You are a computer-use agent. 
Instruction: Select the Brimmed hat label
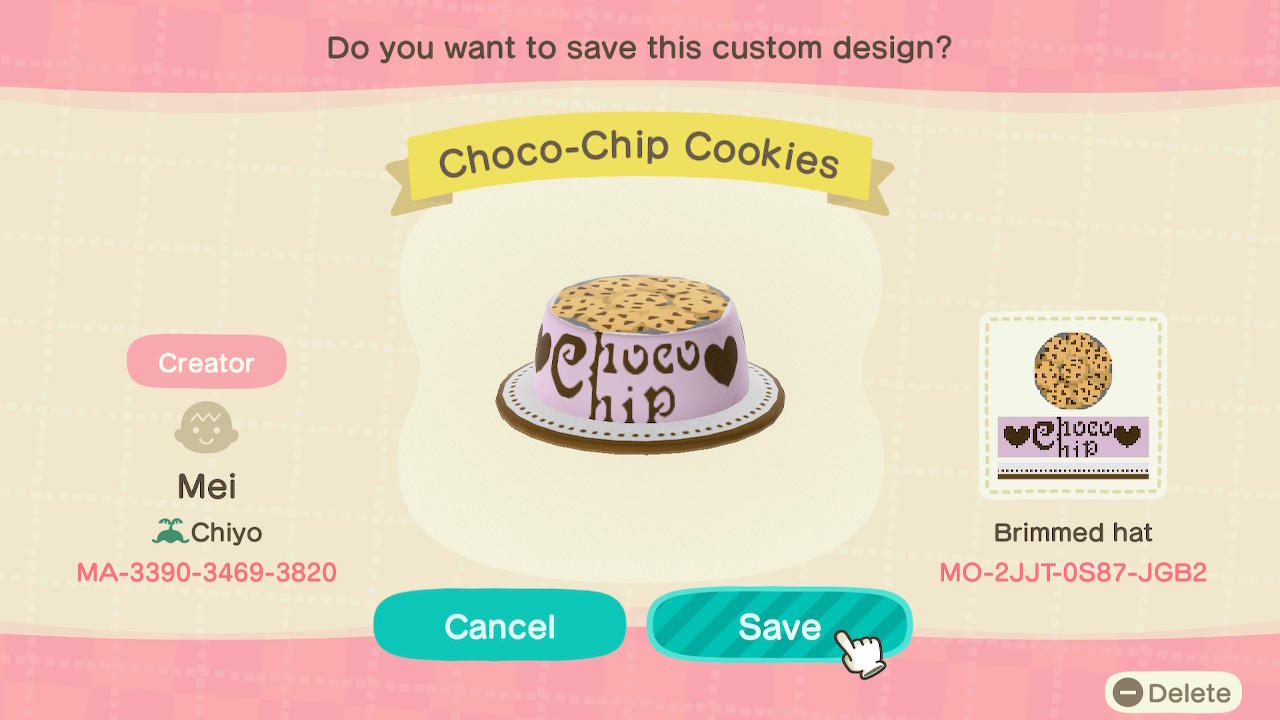(x=1074, y=532)
